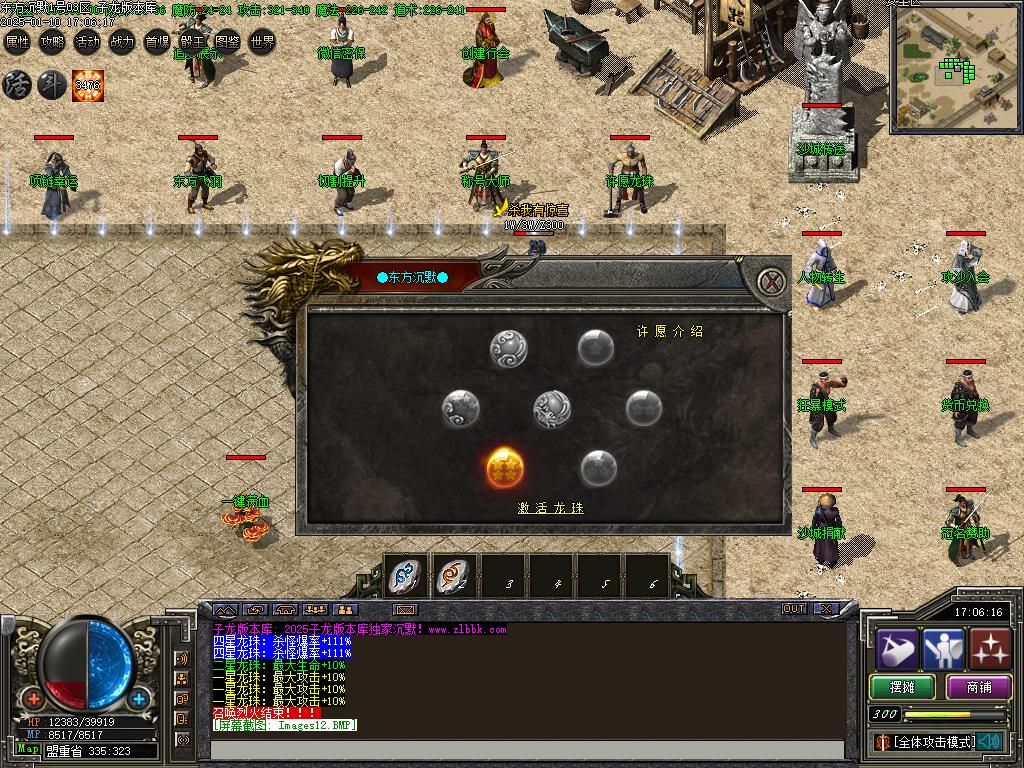Open the red skills icon with stars

[x=990, y=648]
